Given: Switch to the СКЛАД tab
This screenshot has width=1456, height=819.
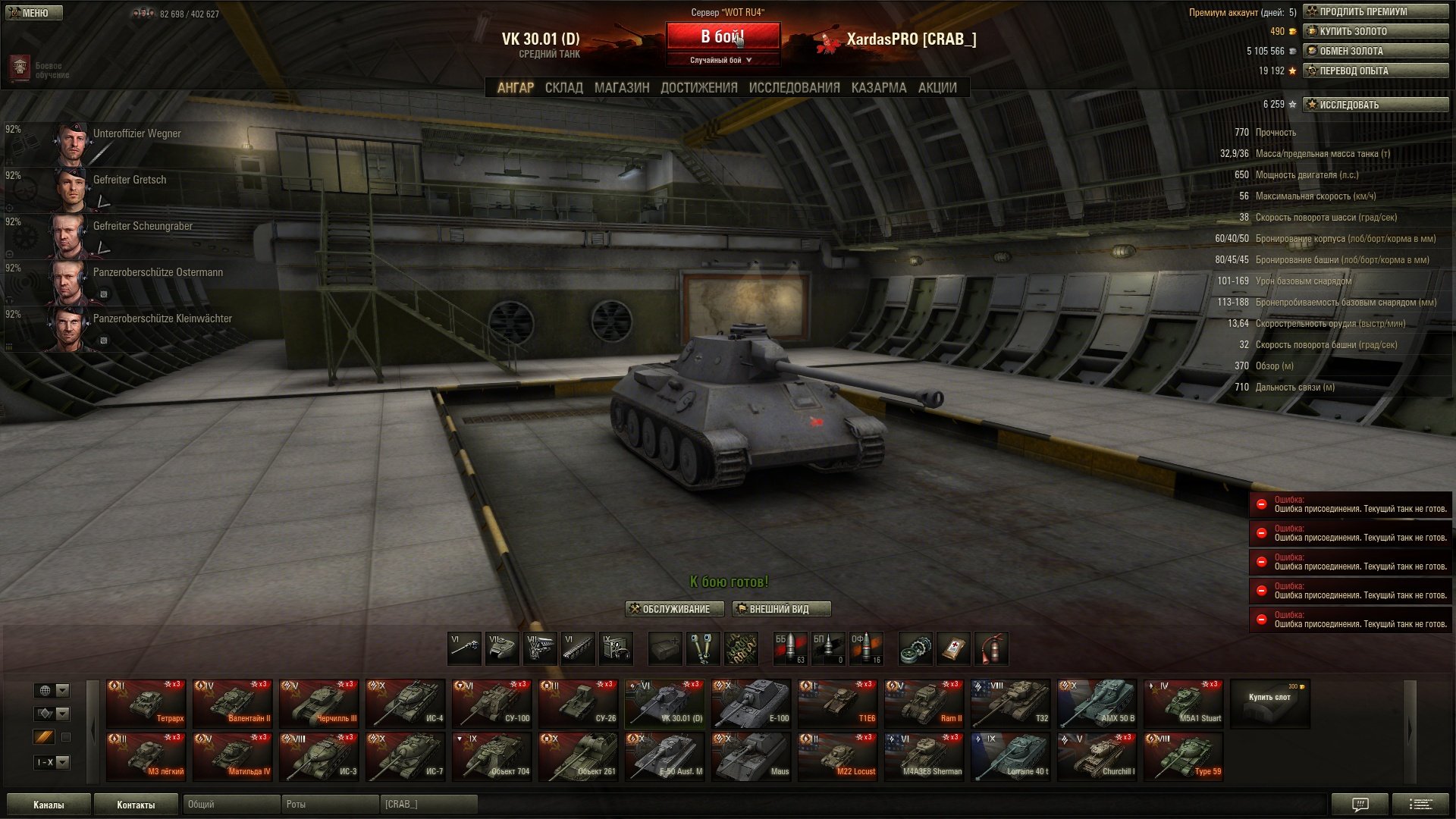Looking at the screenshot, I should pyautogui.click(x=564, y=88).
